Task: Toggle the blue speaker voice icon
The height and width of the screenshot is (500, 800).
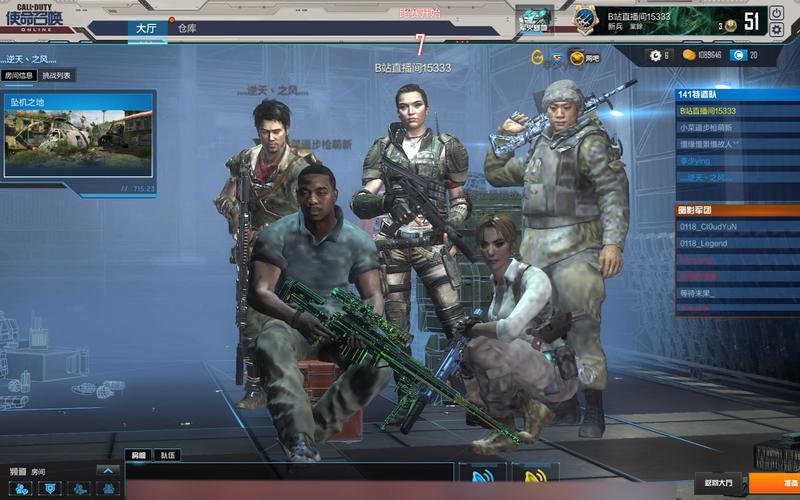Action: [x=481, y=476]
